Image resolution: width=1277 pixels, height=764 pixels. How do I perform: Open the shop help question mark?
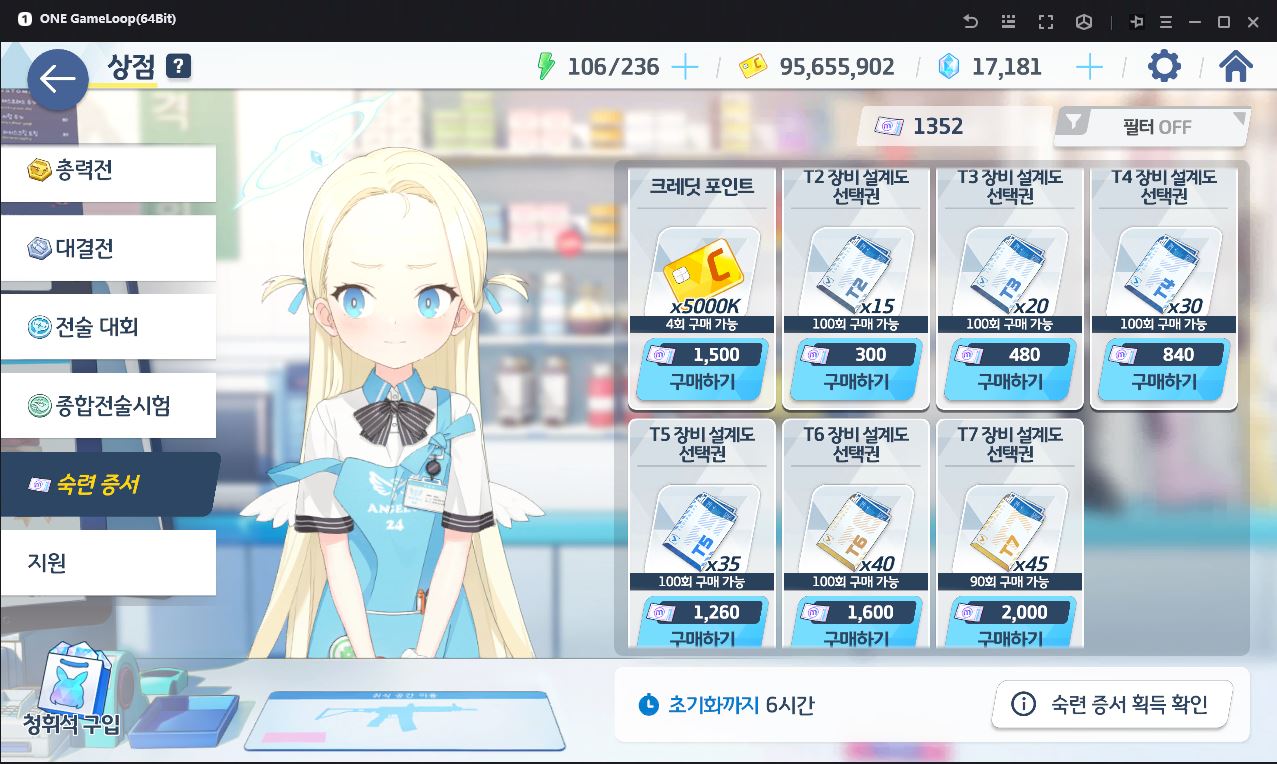point(178,67)
